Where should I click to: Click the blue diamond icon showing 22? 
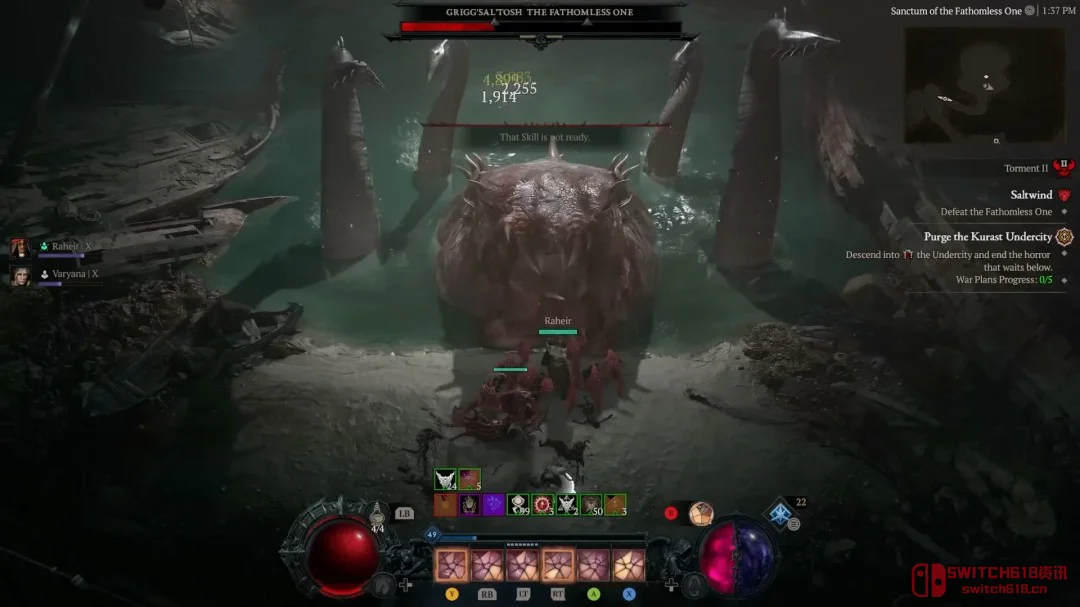(x=779, y=514)
